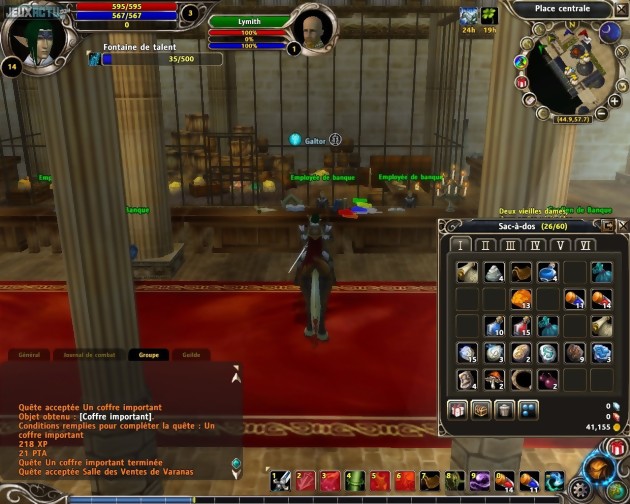Switch to the Groupe chat tab
Image resolution: width=630 pixels, height=504 pixels.
pyautogui.click(x=149, y=354)
